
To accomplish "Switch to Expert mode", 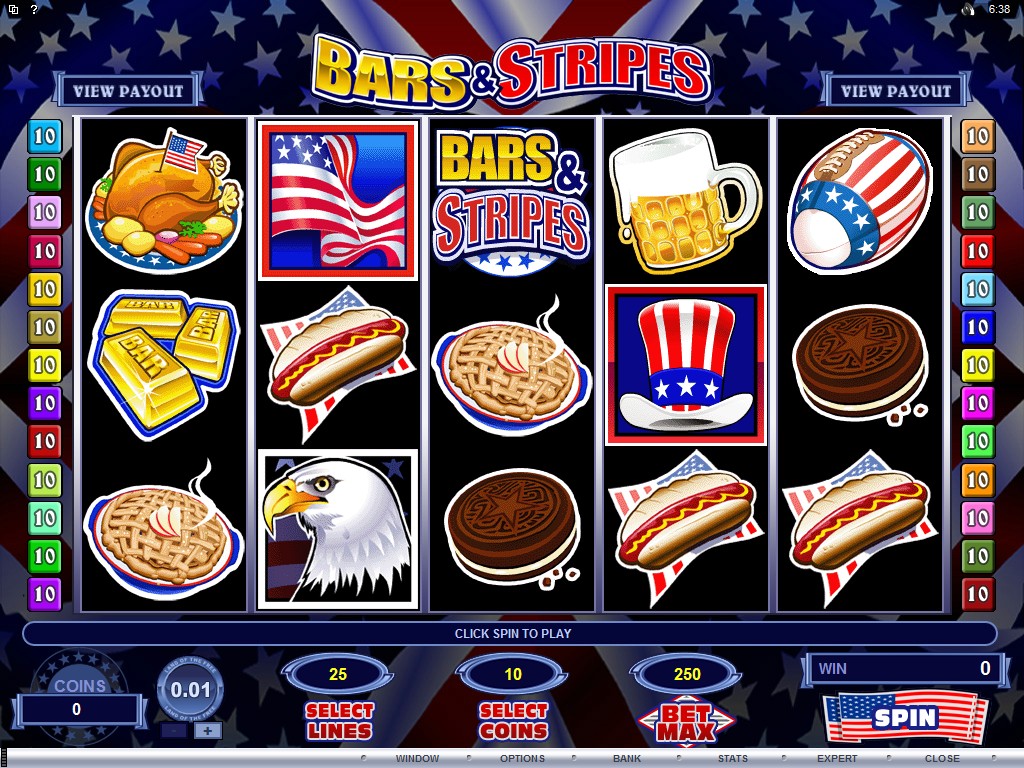I will pyautogui.click(x=837, y=759).
